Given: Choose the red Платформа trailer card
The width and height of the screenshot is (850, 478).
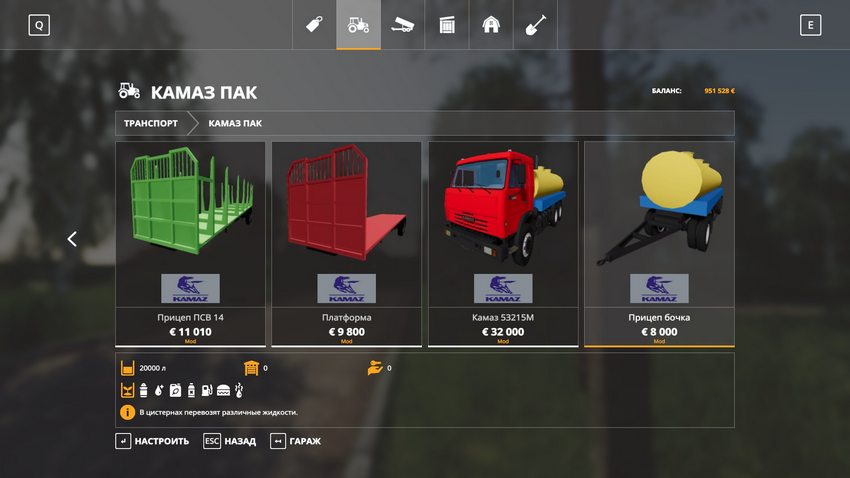Looking at the screenshot, I should 347,243.
